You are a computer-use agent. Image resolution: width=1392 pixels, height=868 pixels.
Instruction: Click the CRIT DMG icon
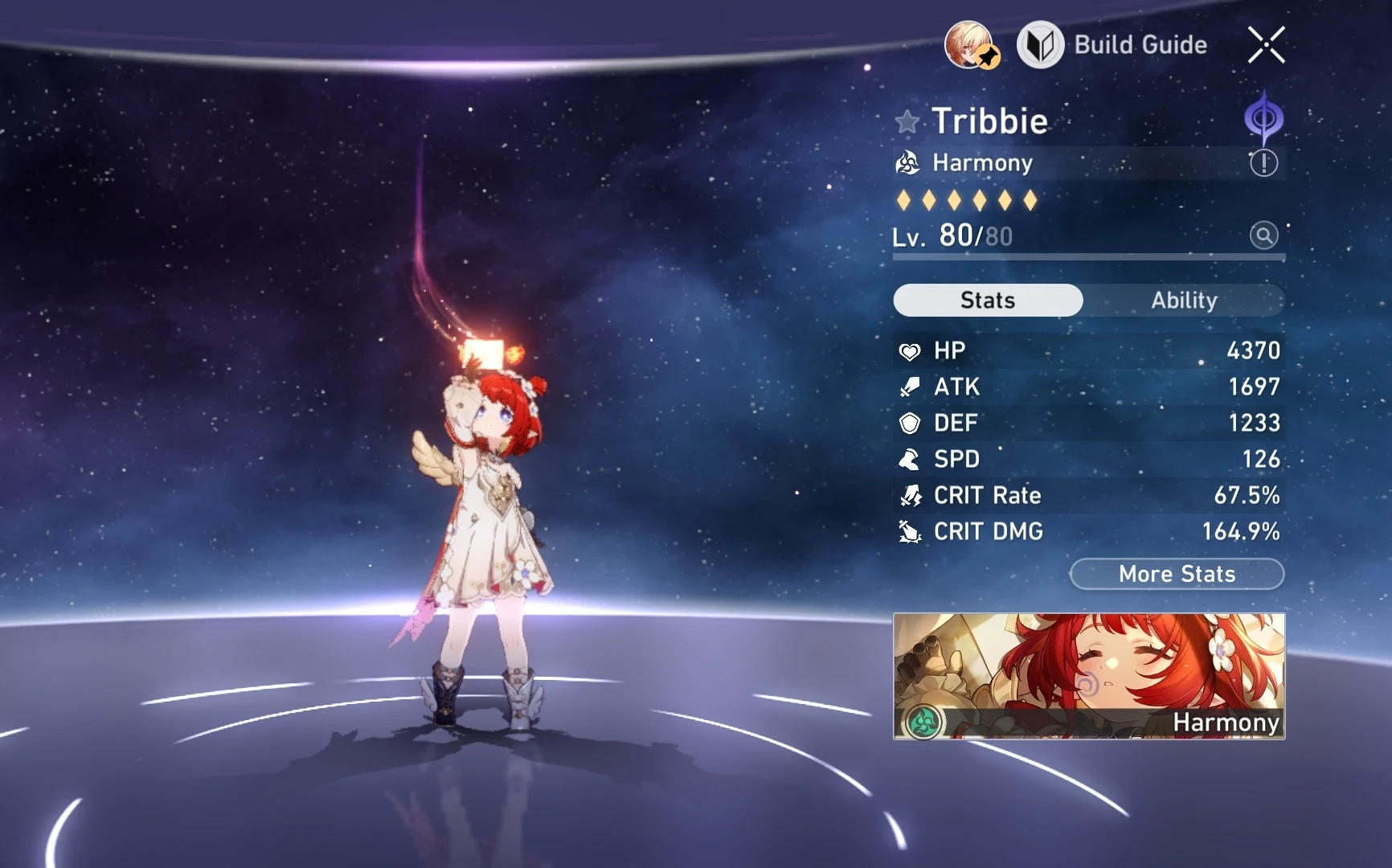tap(909, 531)
